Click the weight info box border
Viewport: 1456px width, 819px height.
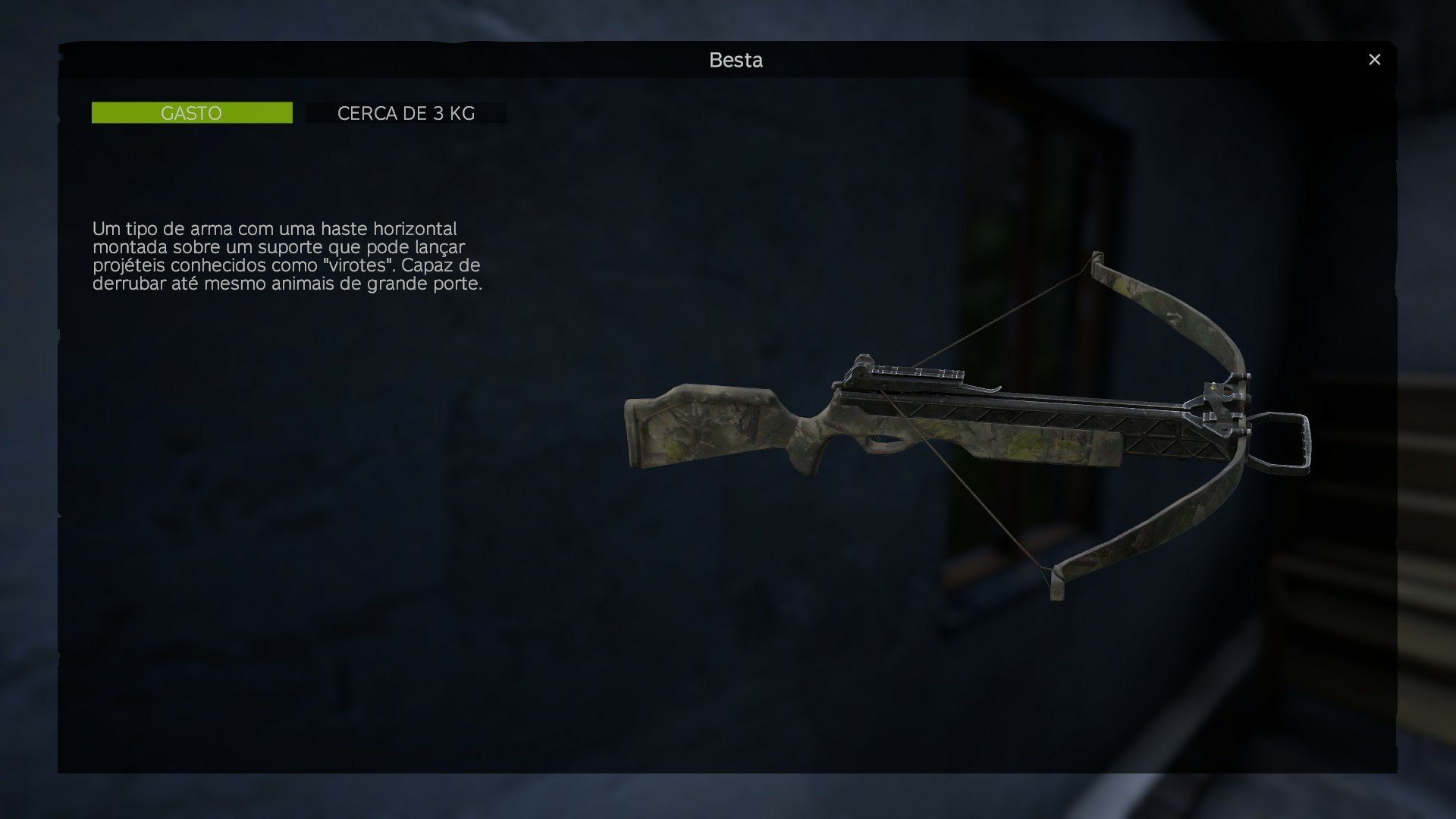[307, 113]
